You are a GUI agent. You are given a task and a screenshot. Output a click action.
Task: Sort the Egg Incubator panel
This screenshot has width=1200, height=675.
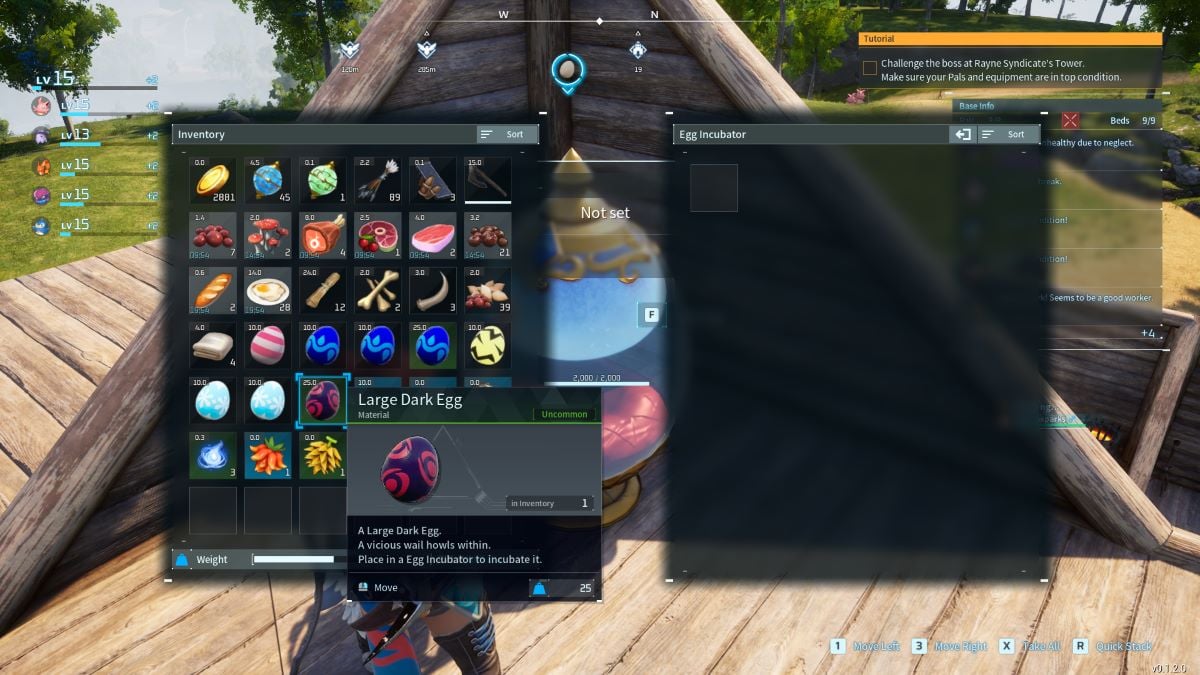click(x=1008, y=134)
